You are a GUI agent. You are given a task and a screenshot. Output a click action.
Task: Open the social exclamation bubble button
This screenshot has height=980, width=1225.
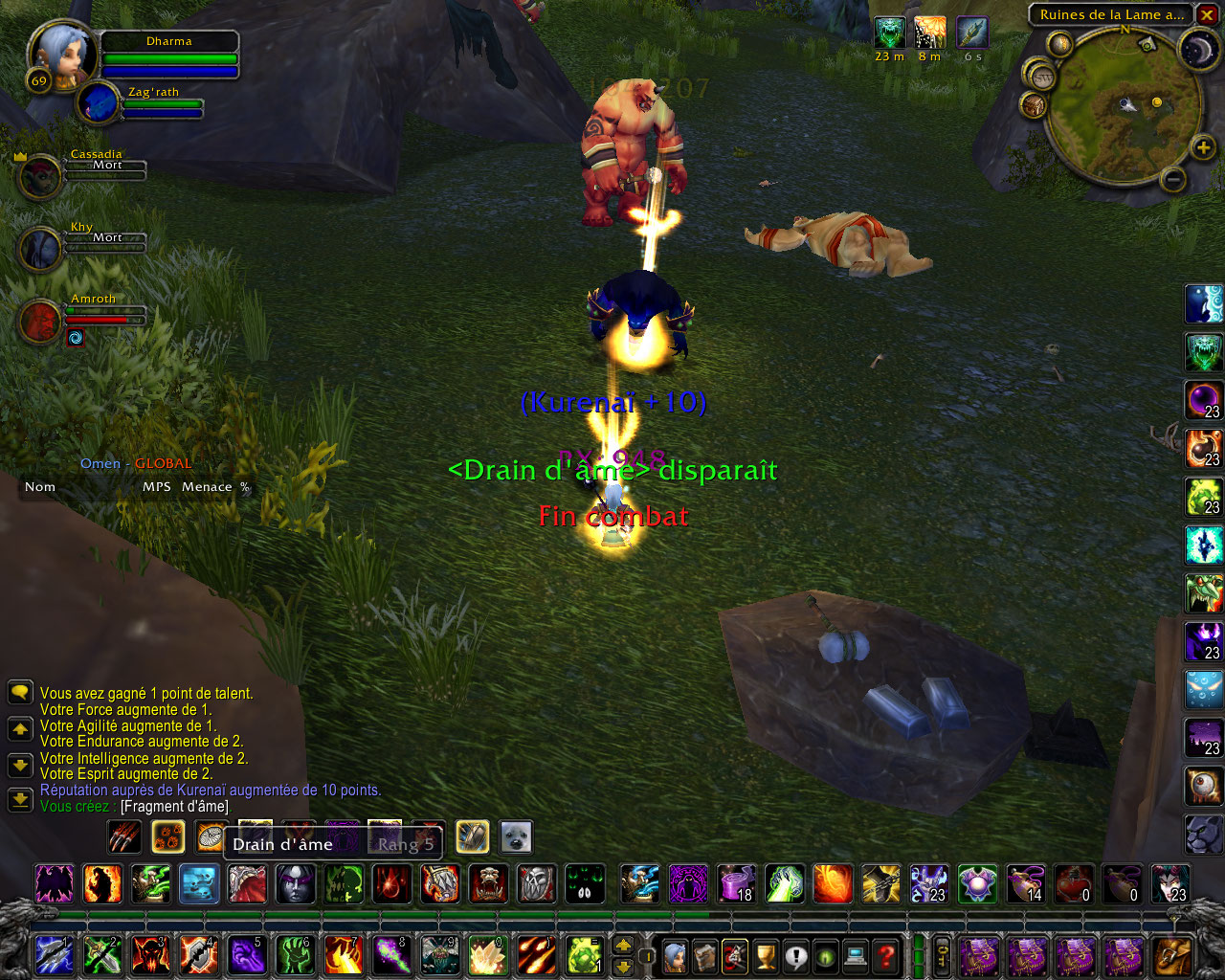tap(795, 956)
